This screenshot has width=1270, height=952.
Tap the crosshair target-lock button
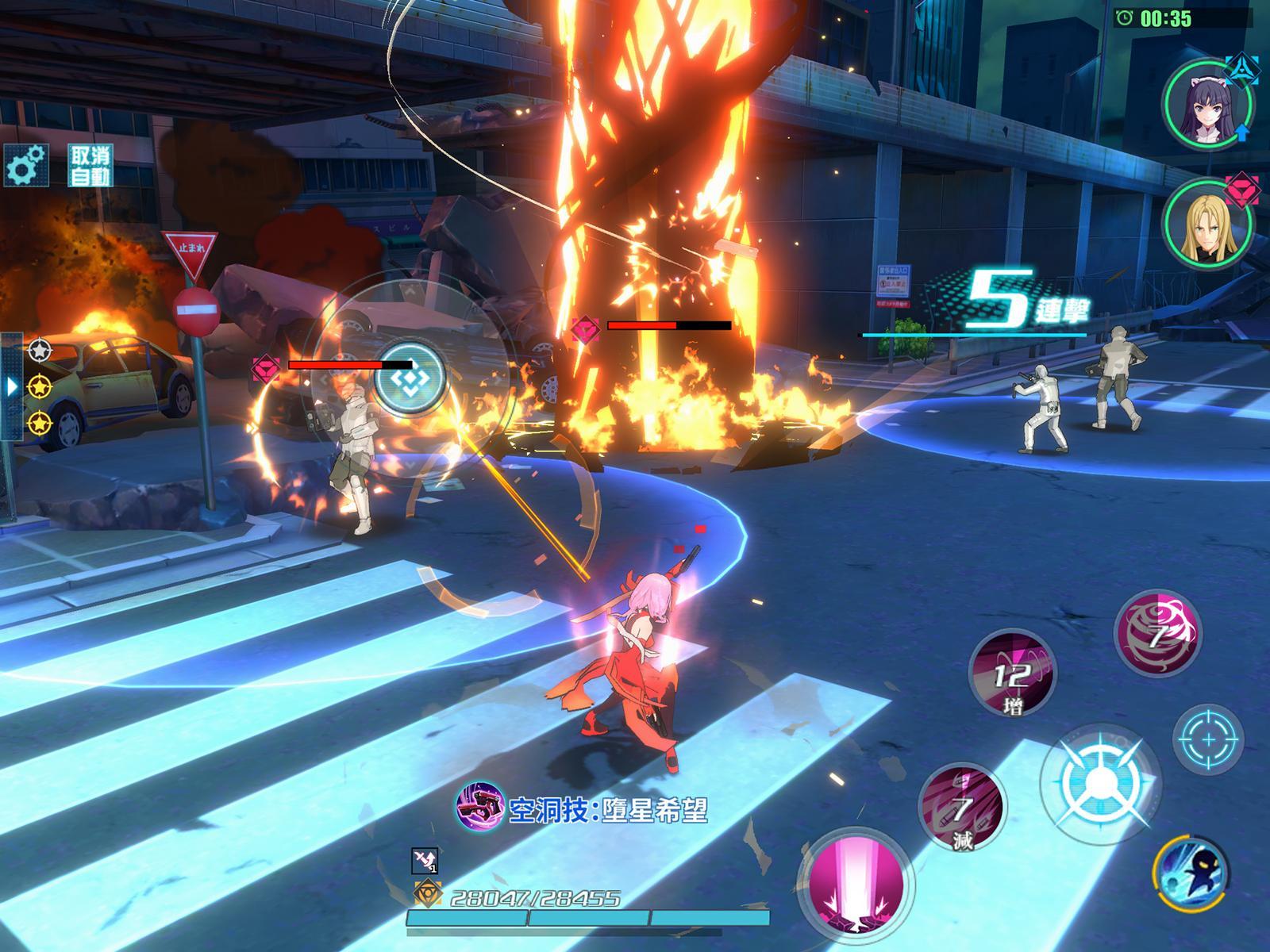click(x=1208, y=739)
